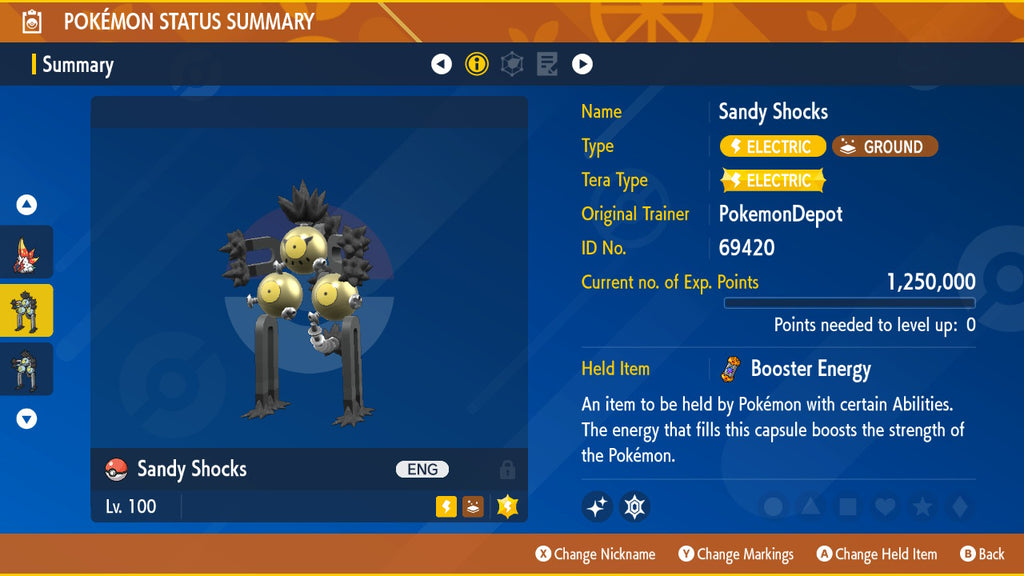The width and height of the screenshot is (1024, 576).
Task: Select the red and white Pokémon thumbnail
Action: point(27,252)
